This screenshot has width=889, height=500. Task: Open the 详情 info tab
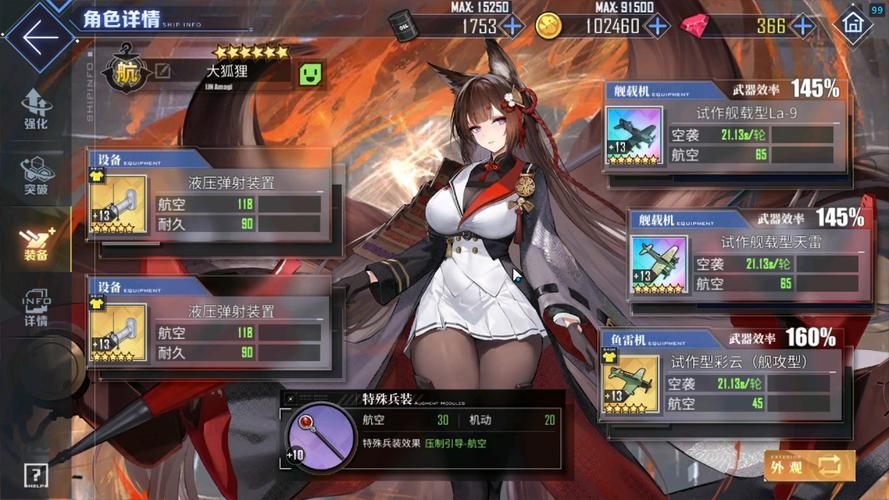point(36,309)
